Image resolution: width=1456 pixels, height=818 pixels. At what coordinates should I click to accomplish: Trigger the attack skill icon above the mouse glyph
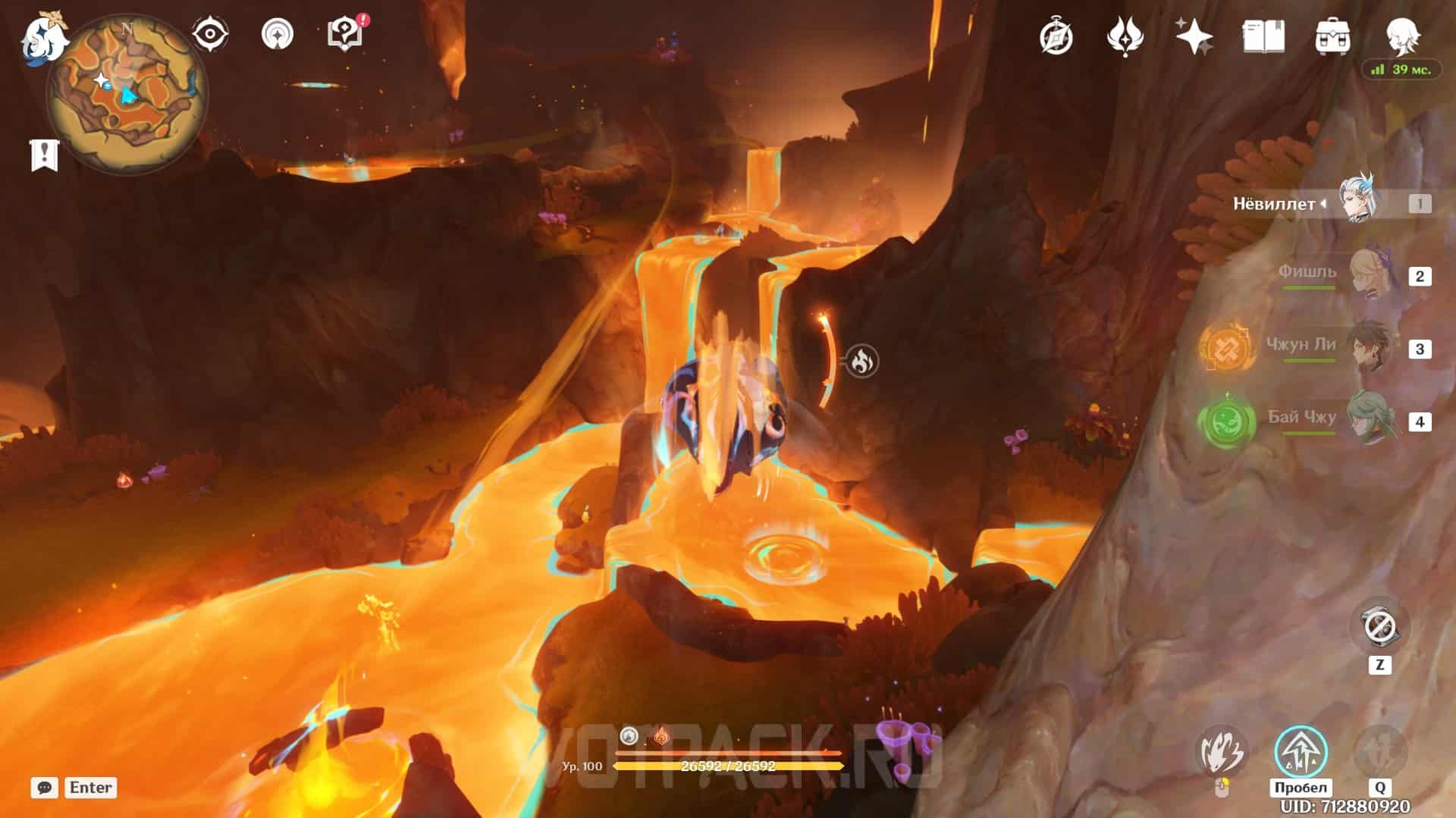click(x=1222, y=752)
